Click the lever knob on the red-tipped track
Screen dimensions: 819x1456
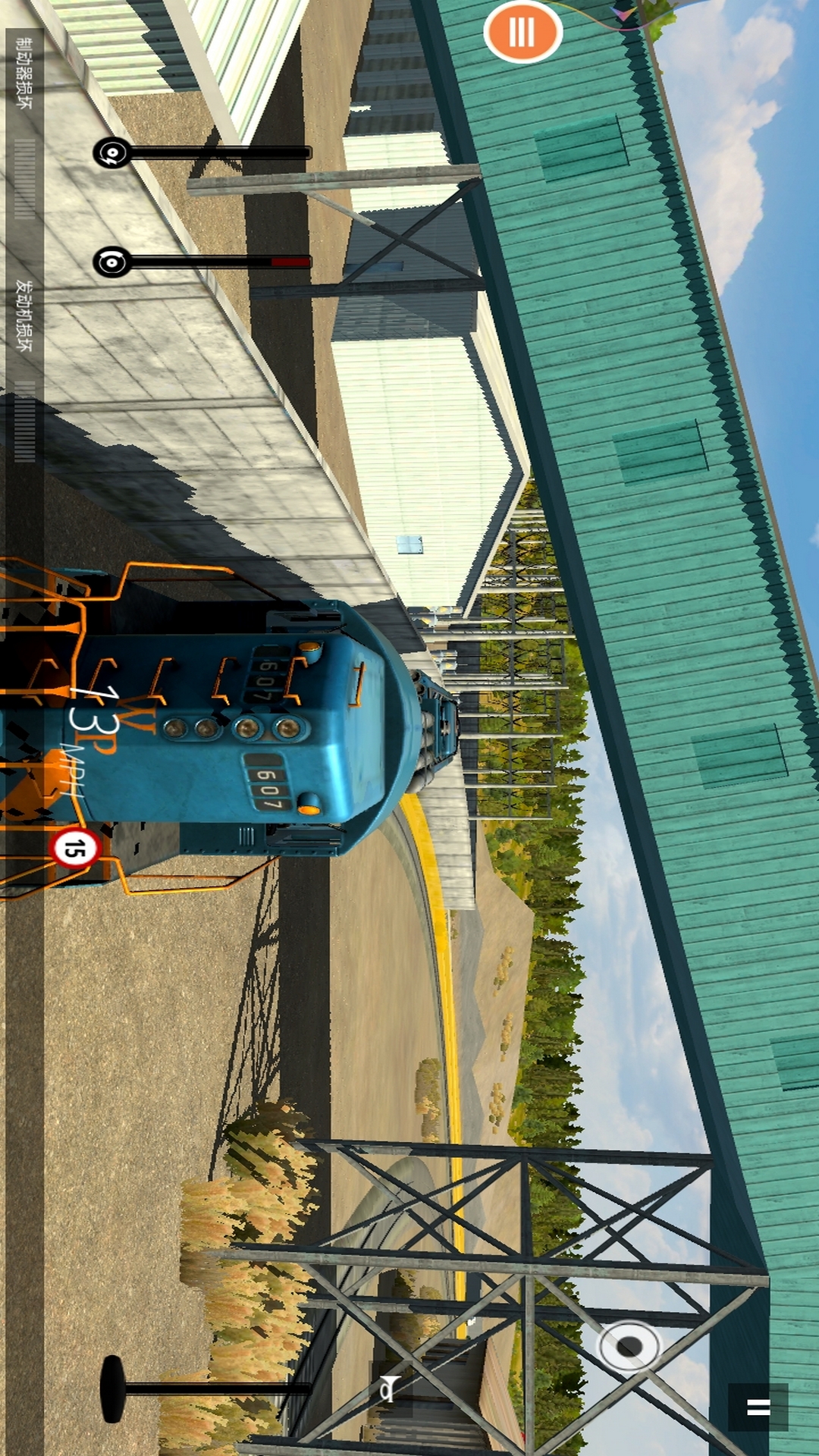click(x=111, y=262)
